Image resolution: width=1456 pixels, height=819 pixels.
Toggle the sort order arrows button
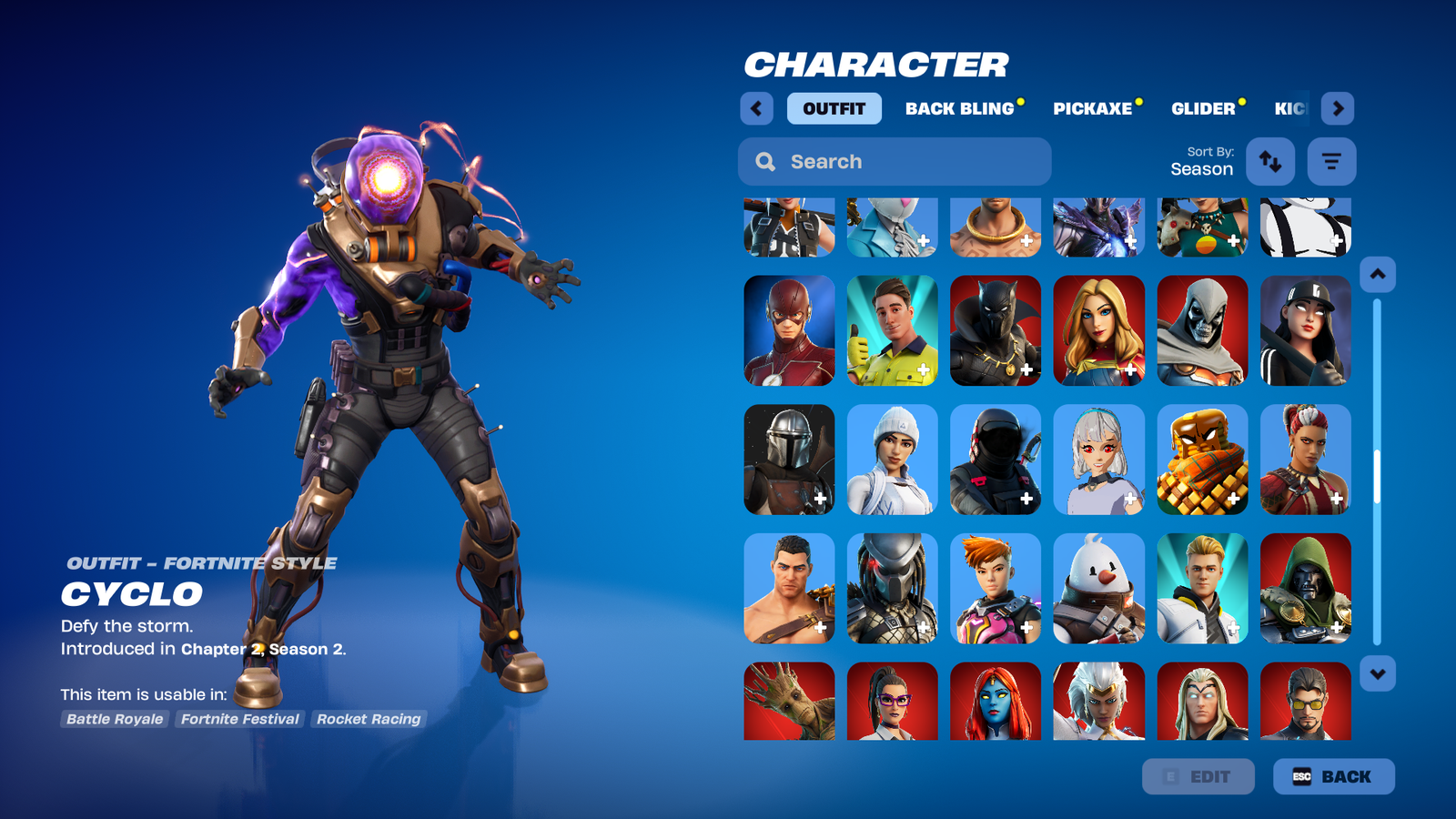pos(1270,162)
